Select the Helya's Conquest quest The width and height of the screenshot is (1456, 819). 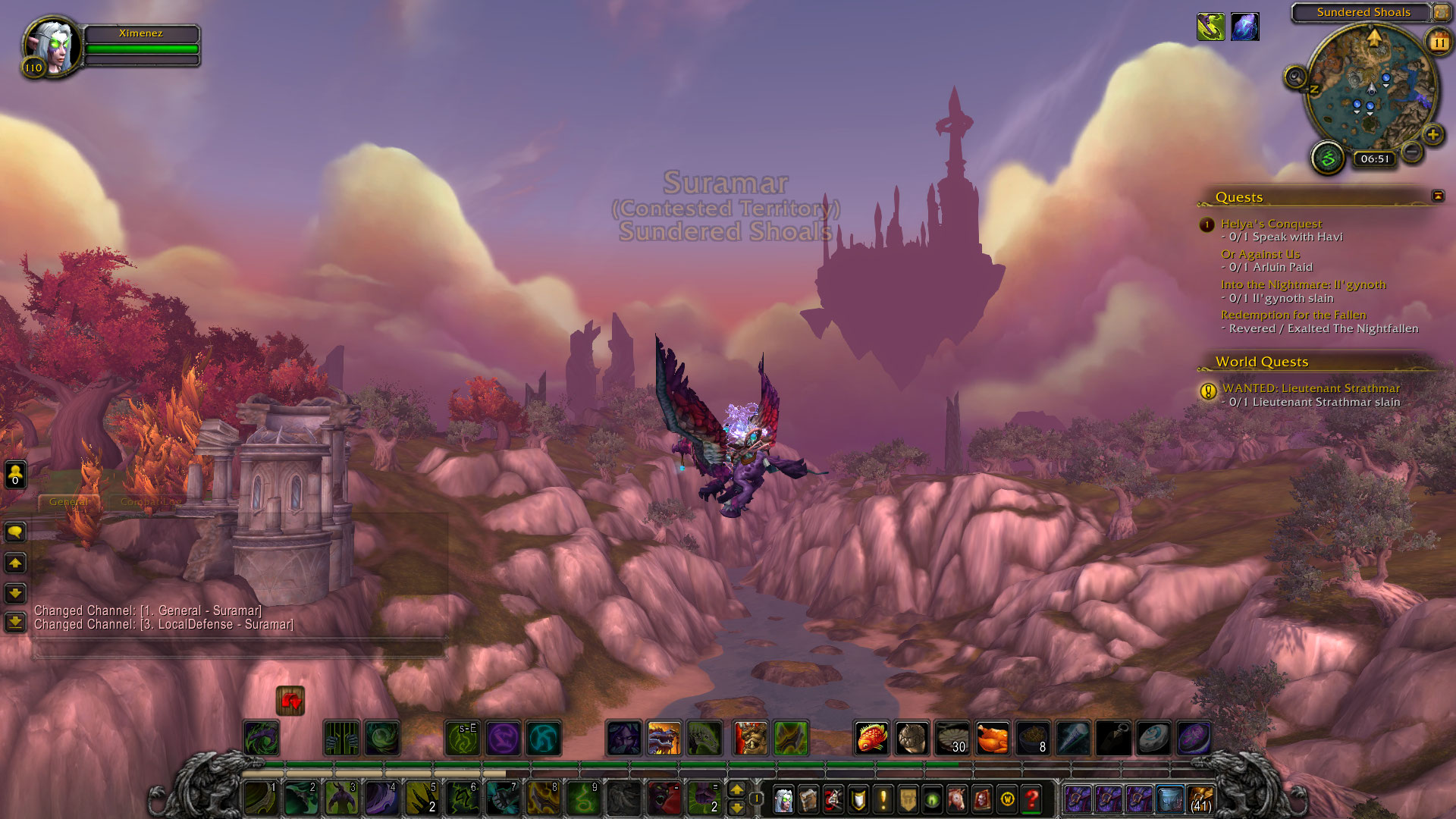[1271, 224]
